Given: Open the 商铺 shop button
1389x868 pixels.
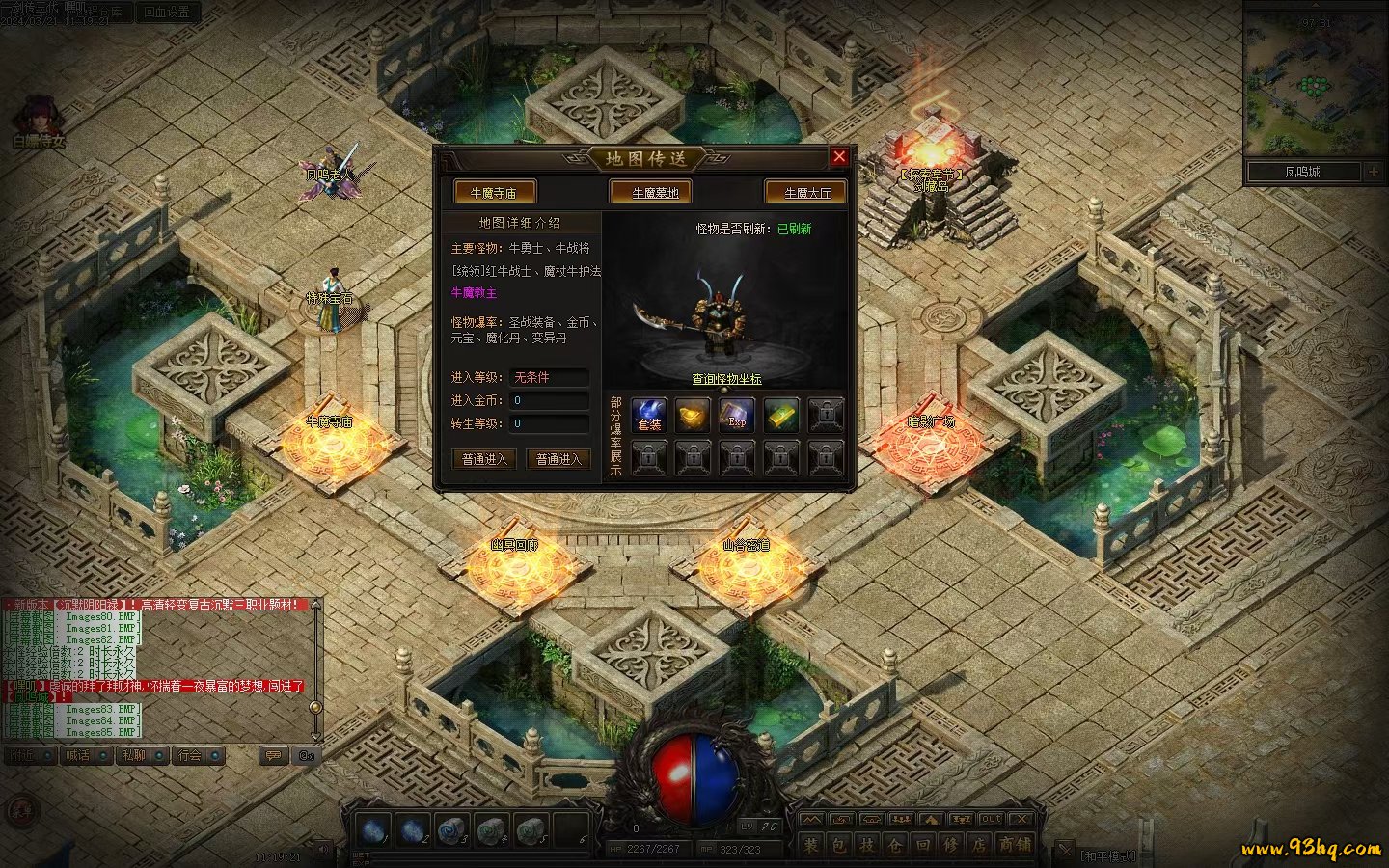Looking at the screenshot, I should click(1015, 845).
